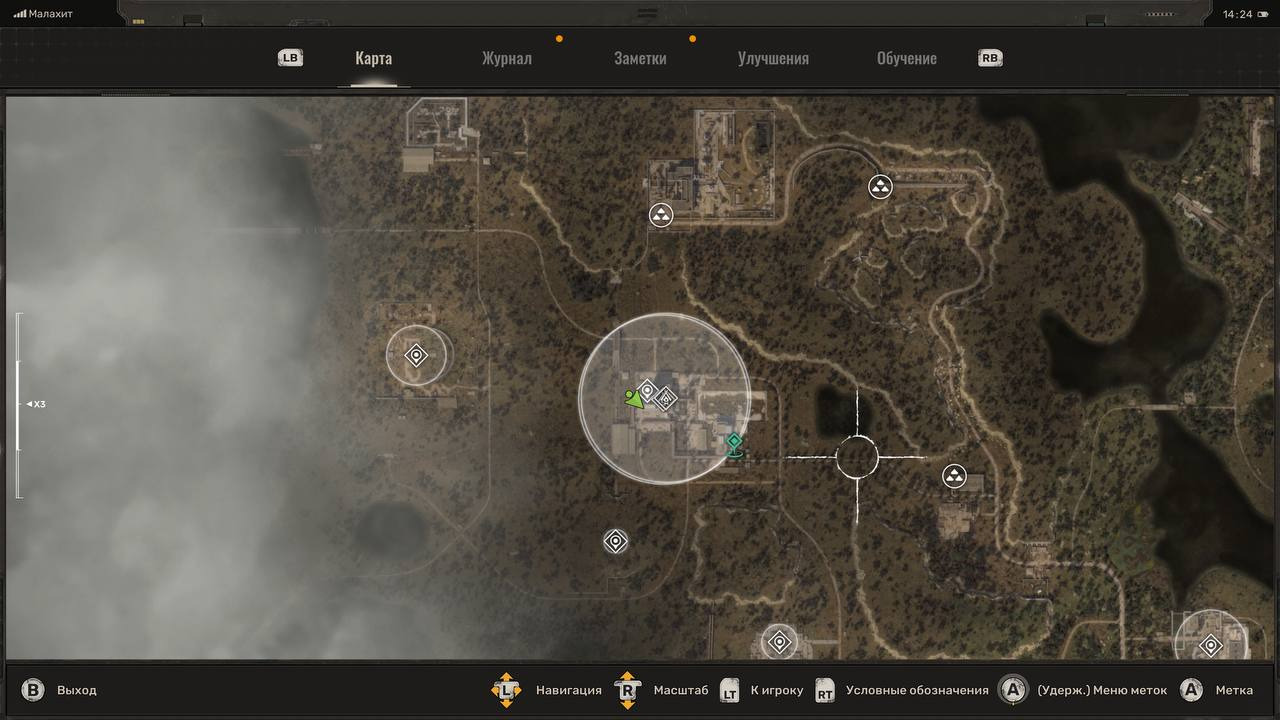Select the diamond marker at the fog edge

pyautogui.click(x=416, y=355)
